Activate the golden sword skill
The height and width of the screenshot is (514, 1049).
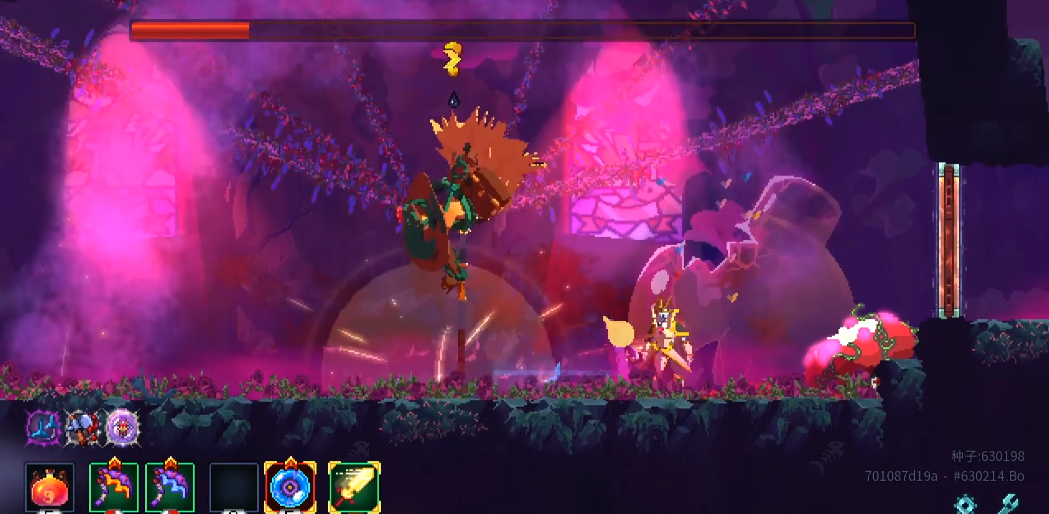(x=354, y=487)
